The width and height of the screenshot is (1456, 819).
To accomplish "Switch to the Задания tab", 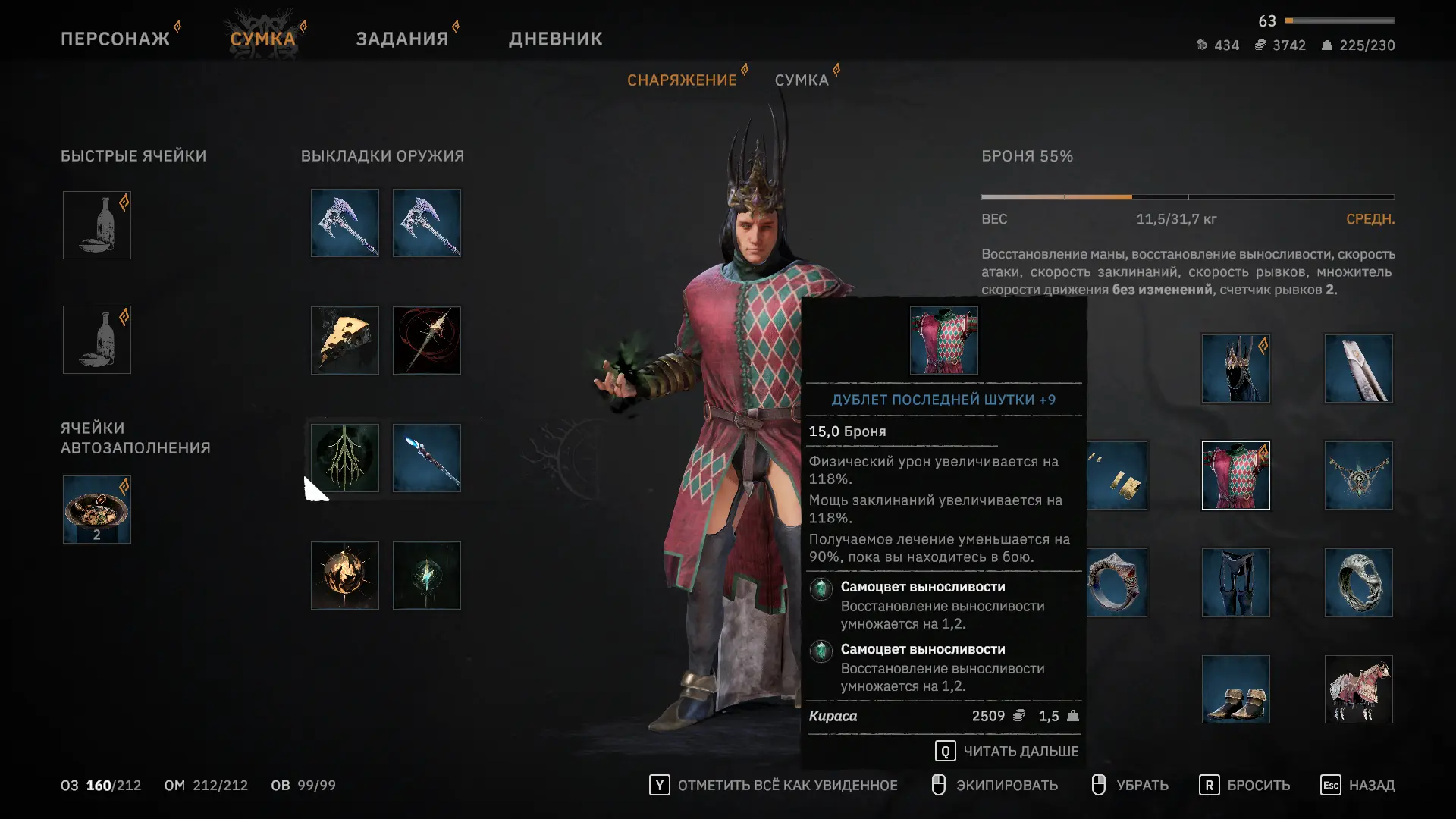I will tap(402, 39).
